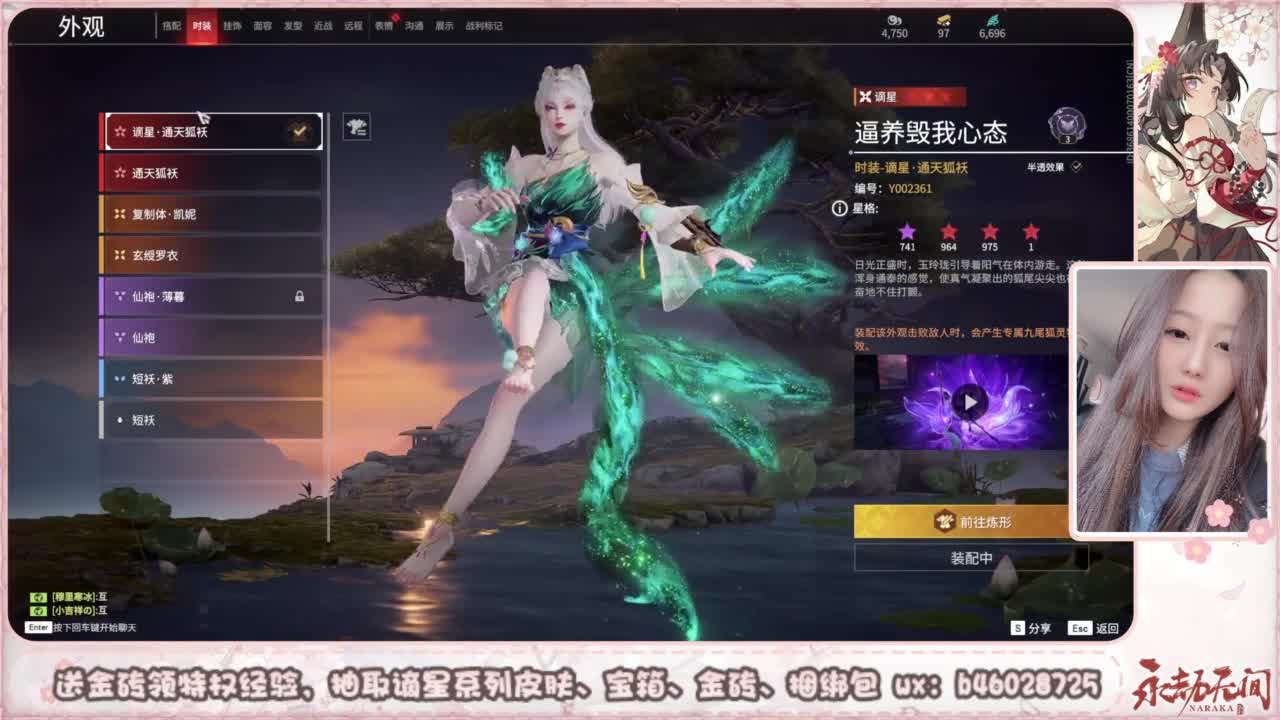Click the equipped checkmark on 谪星·通天狐袄
This screenshot has width=1280, height=720.
(x=297, y=129)
